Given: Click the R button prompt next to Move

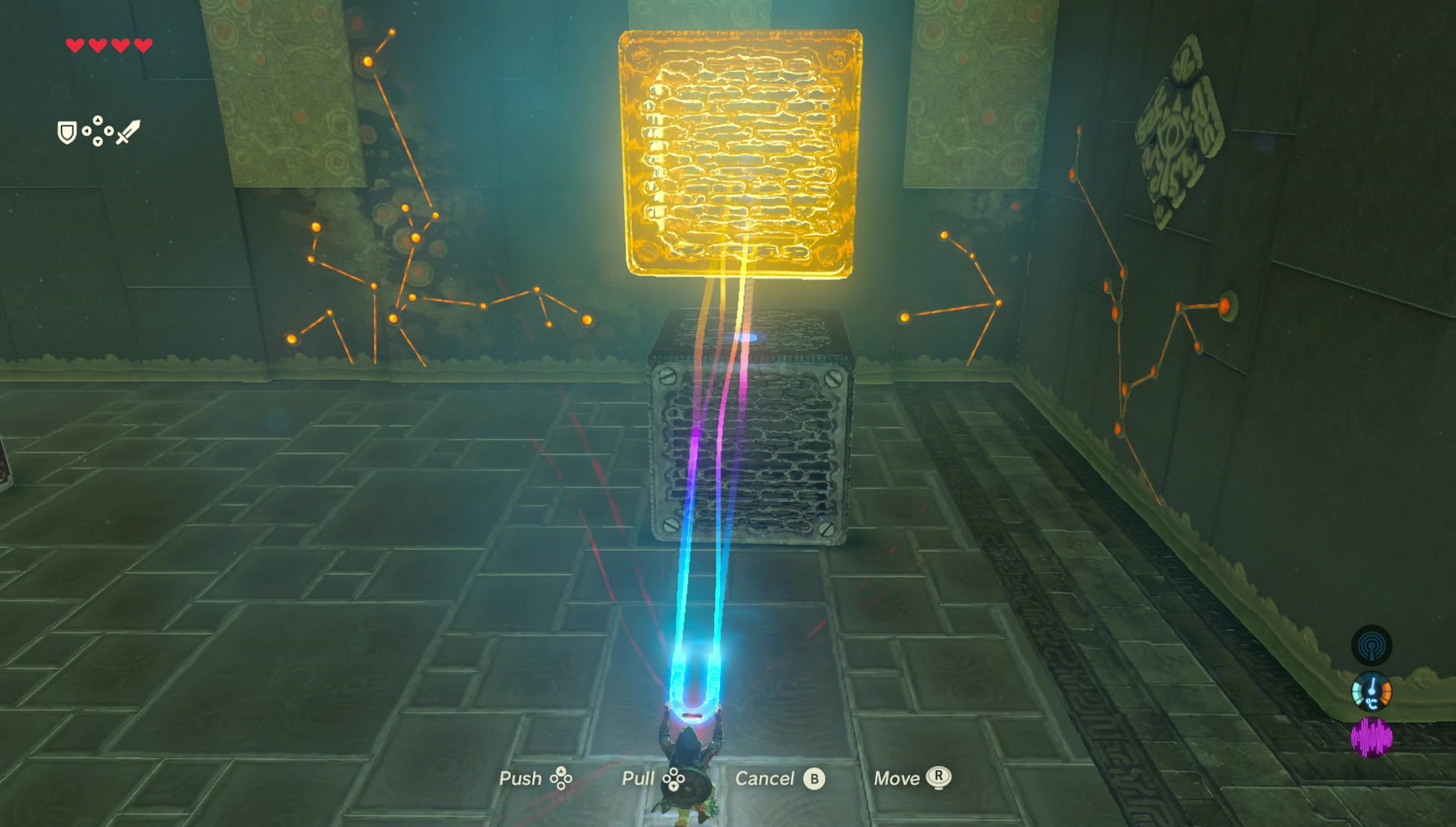Looking at the screenshot, I should [x=939, y=778].
